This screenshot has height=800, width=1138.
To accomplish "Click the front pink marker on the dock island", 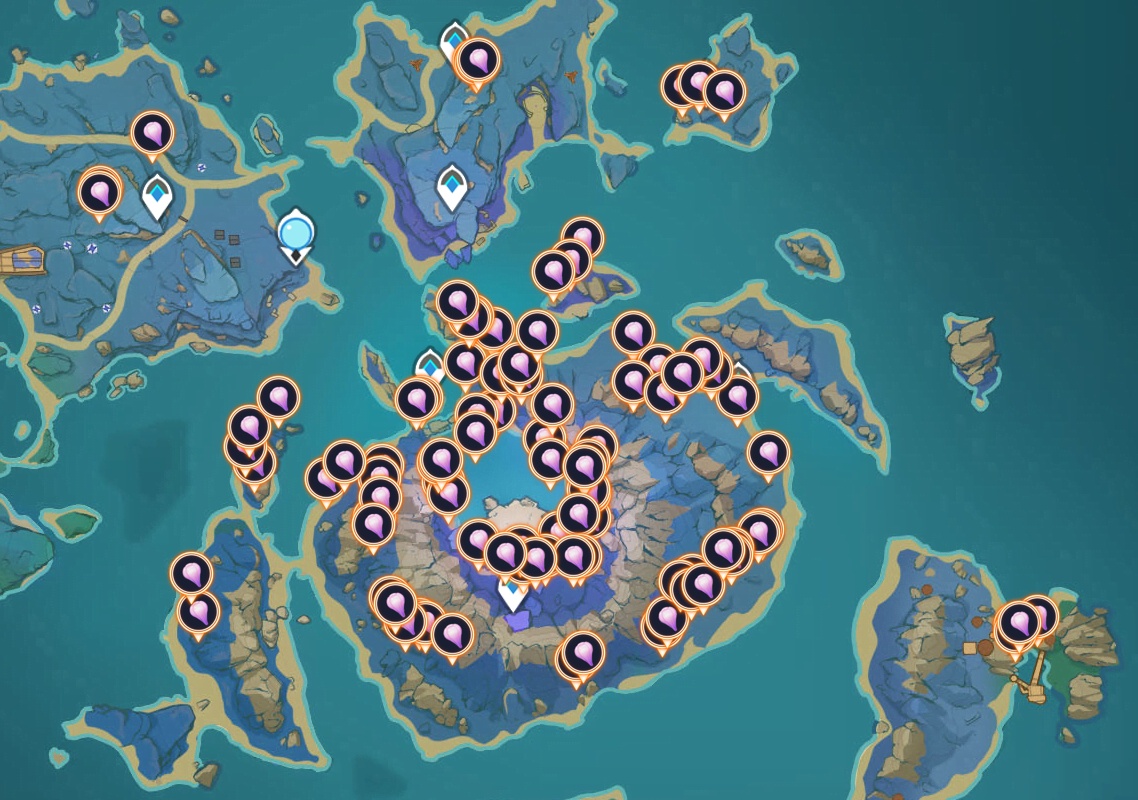I will tap(1019, 623).
